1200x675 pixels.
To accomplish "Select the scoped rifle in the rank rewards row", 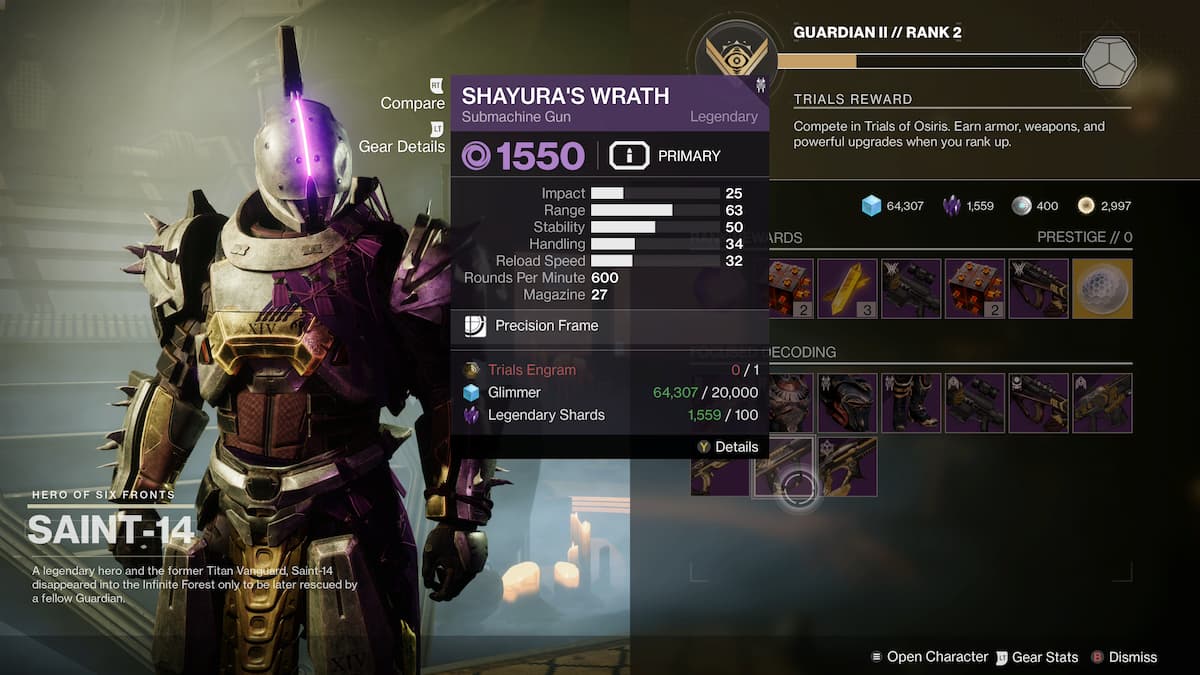I will (x=911, y=289).
